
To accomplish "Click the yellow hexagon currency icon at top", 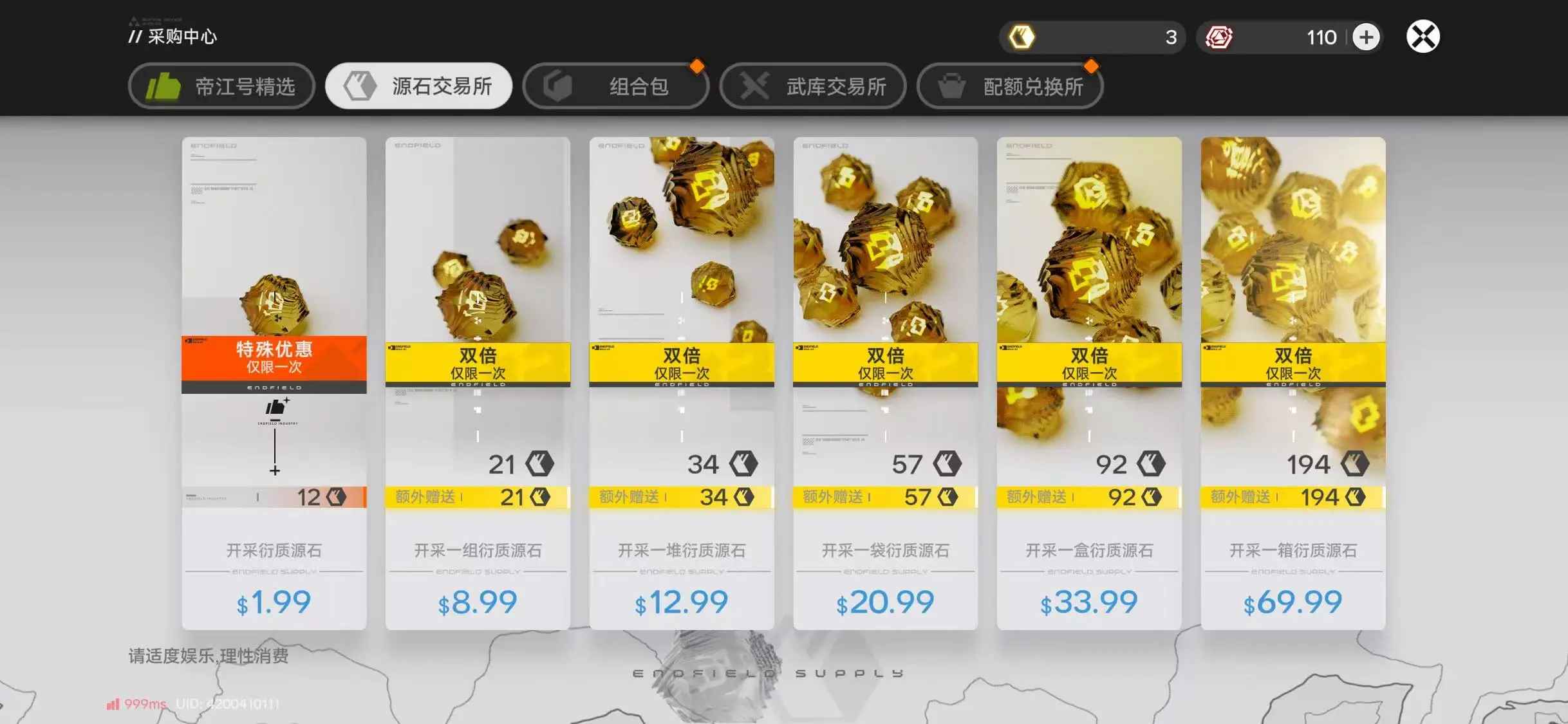I will tap(1023, 37).
